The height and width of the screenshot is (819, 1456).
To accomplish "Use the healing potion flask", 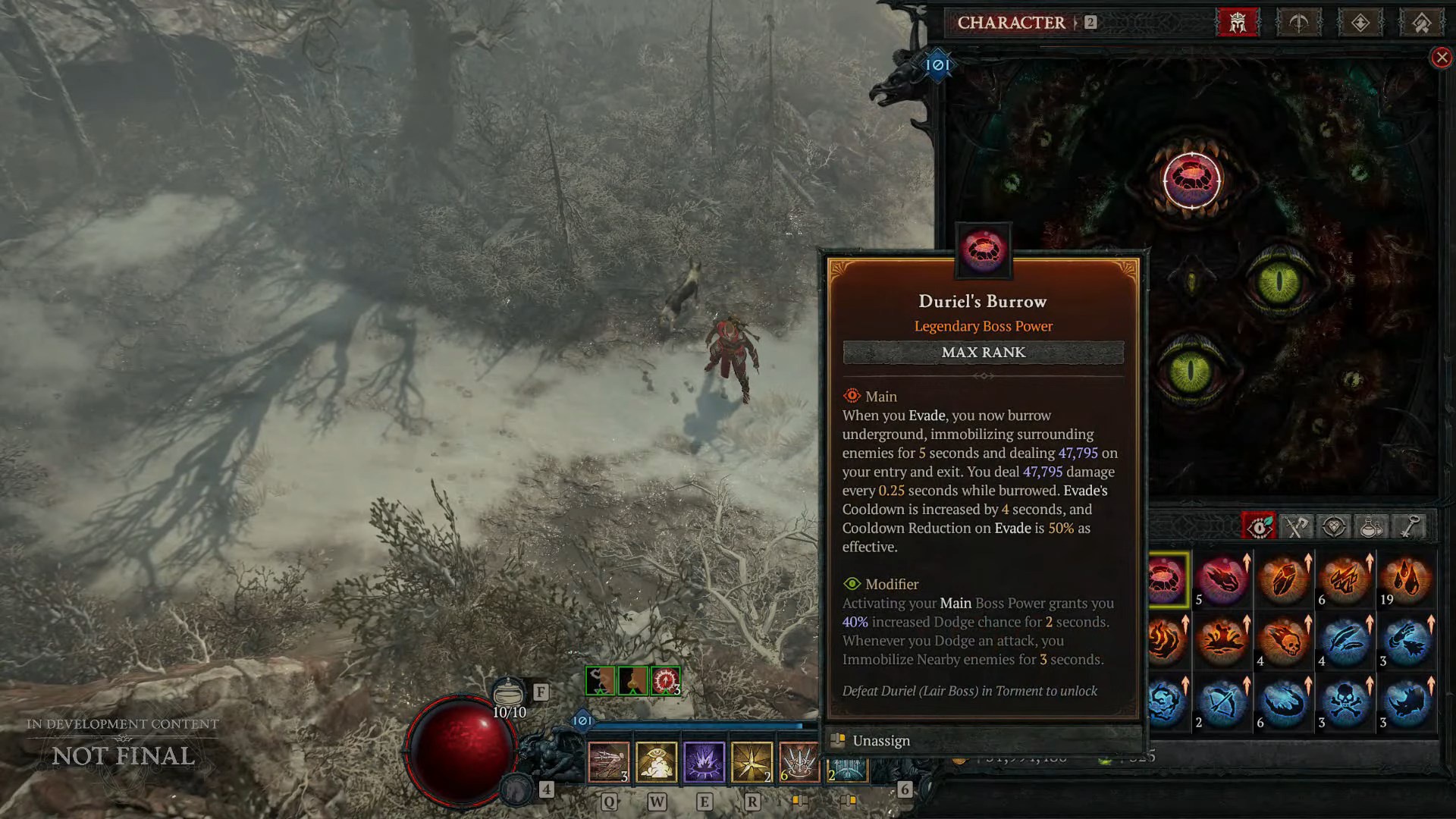I will (x=509, y=693).
